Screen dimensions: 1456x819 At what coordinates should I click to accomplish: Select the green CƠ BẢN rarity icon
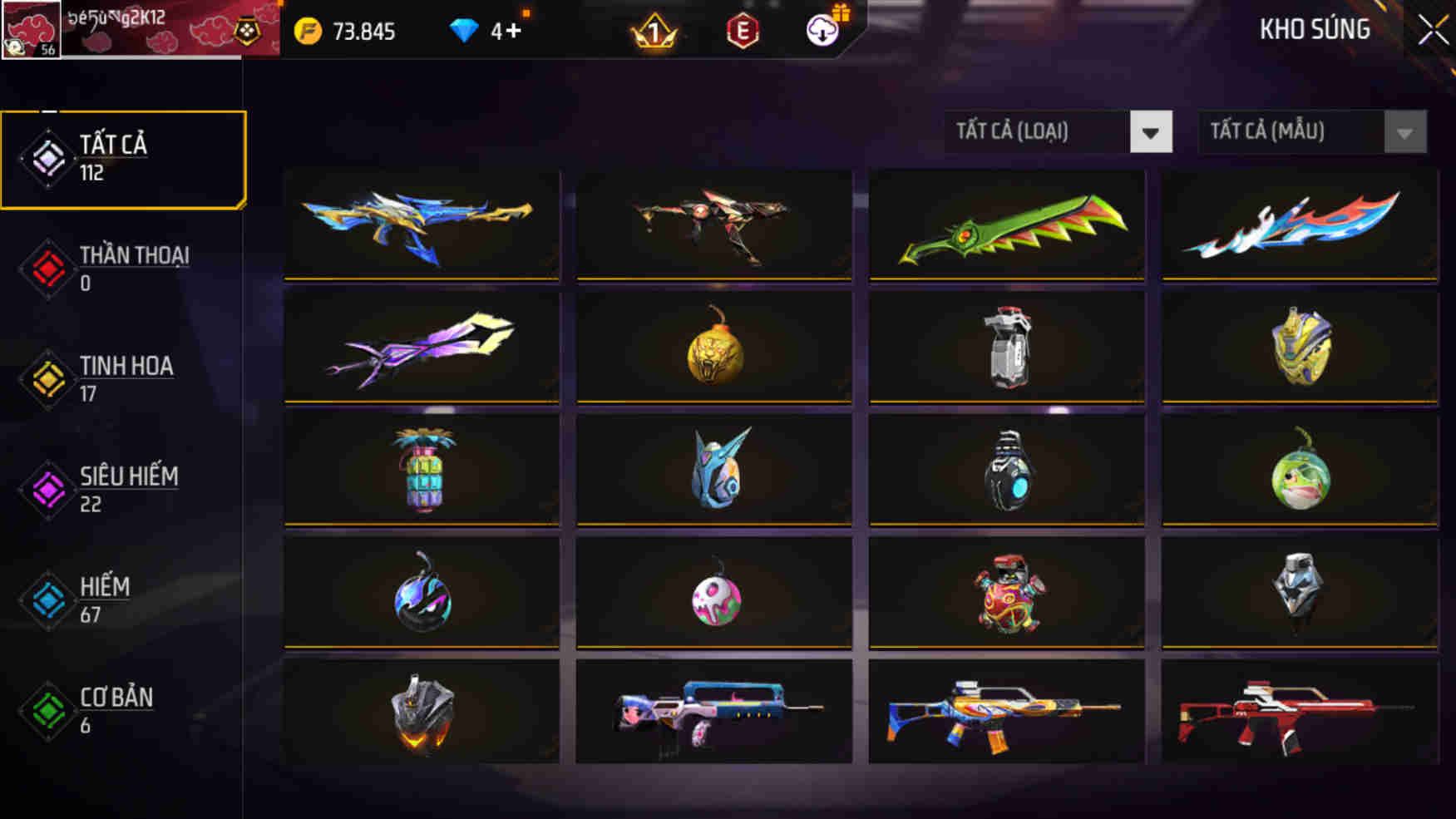tap(47, 710)
